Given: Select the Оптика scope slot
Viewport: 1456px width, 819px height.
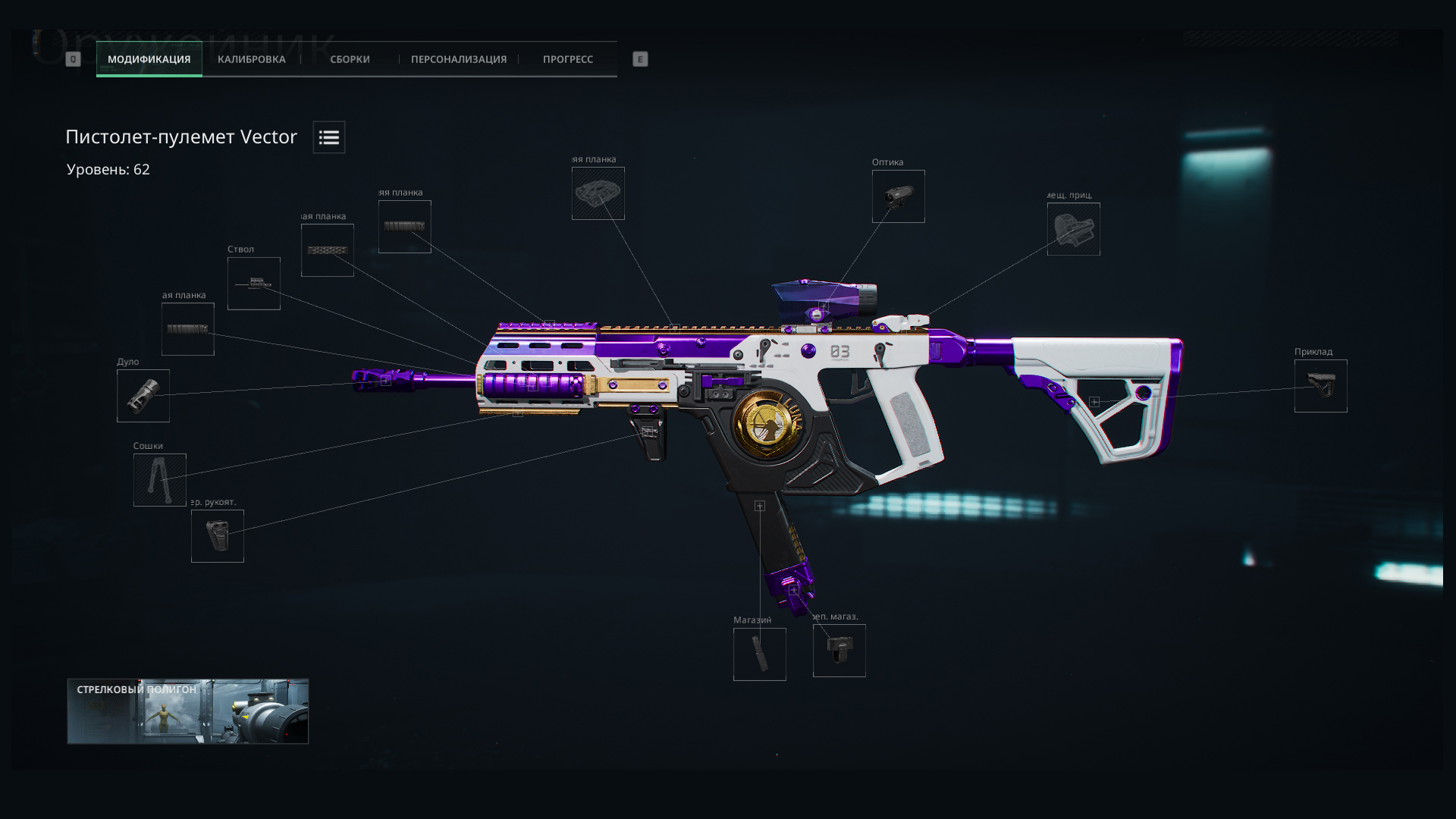Looking at the screenshot, I should 898,196.
